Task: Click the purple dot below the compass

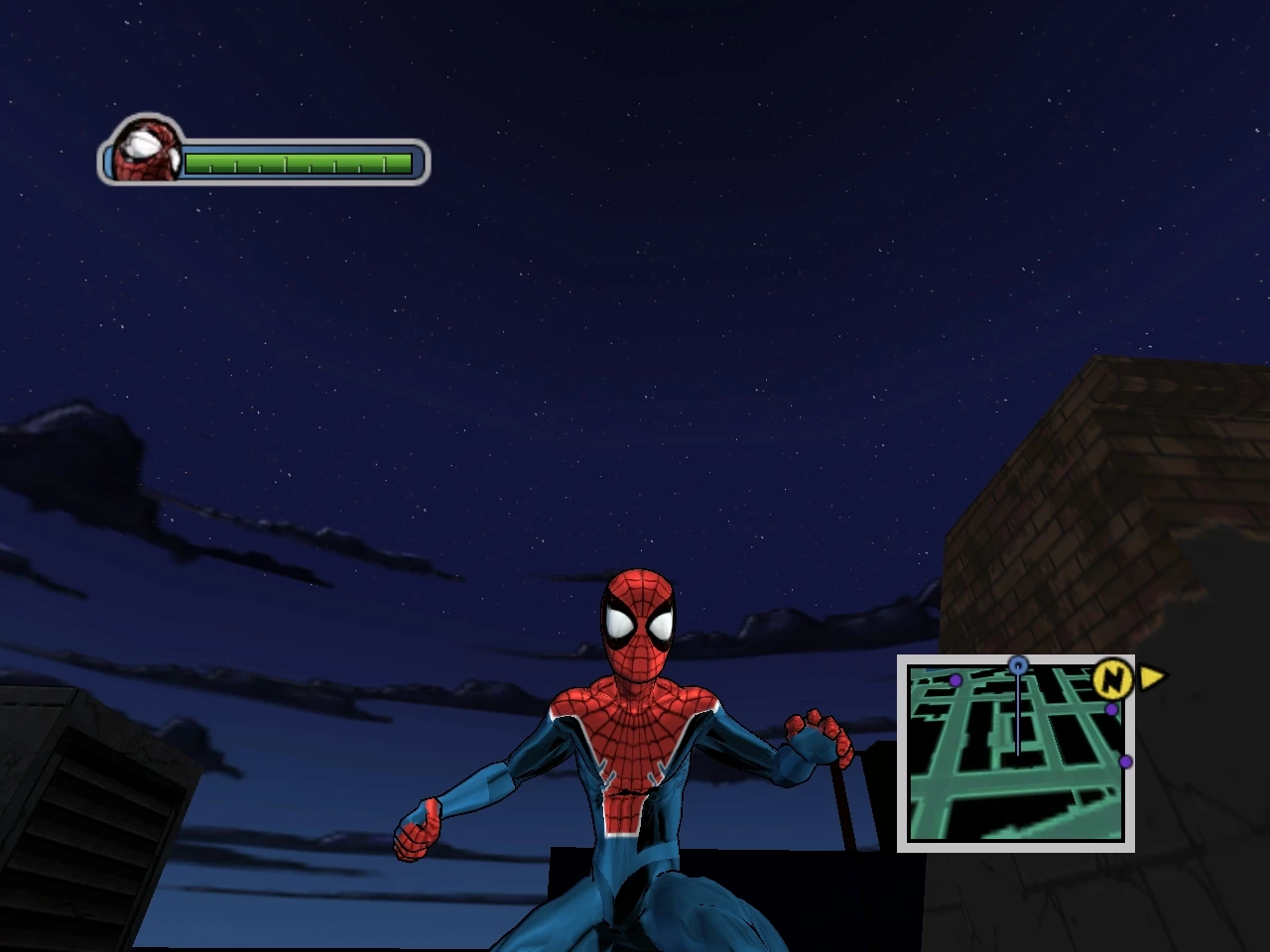Action: pos(1110,708)
